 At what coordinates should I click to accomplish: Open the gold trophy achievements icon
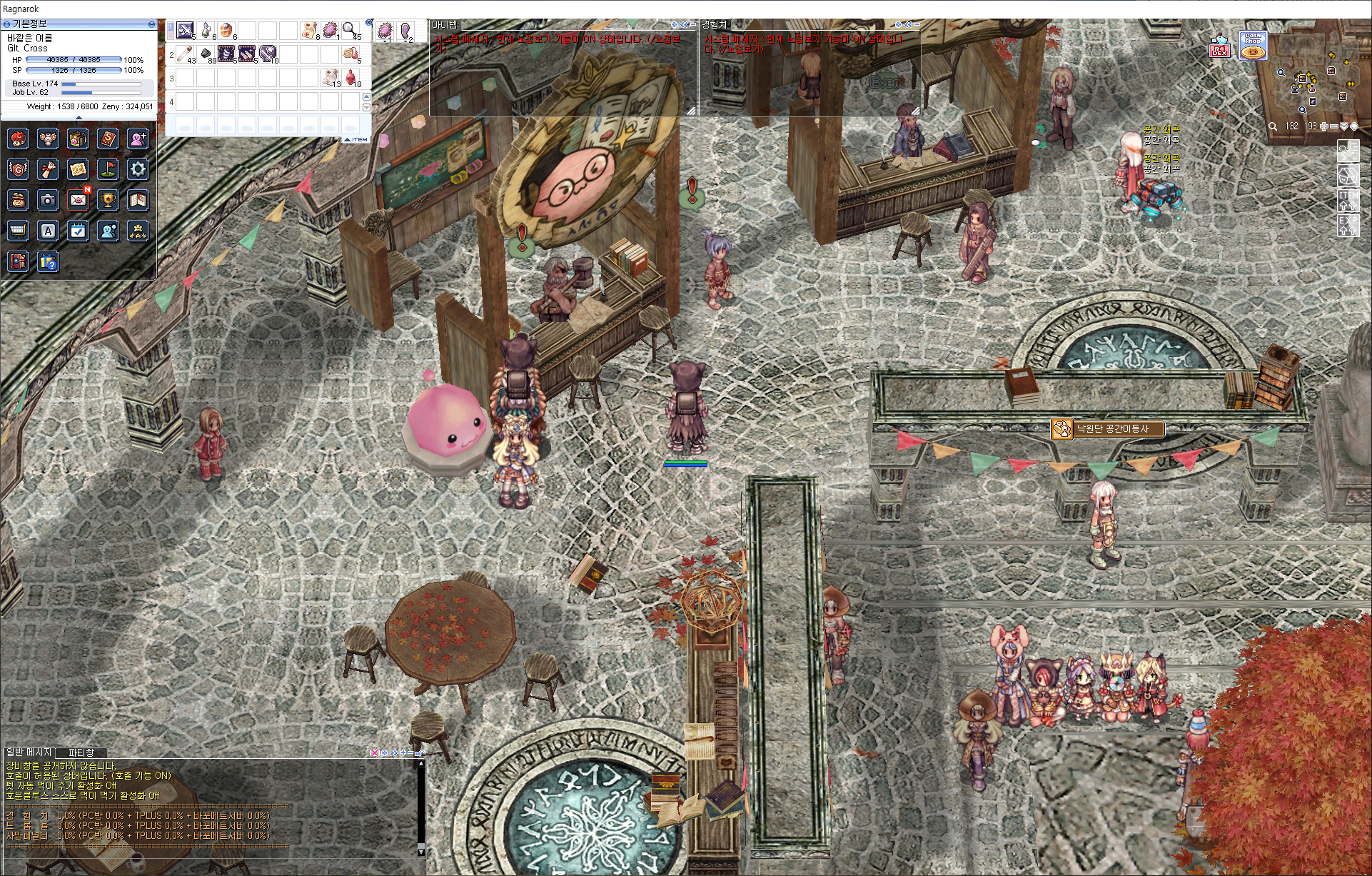pyautogui.click(x=108, y=200)
